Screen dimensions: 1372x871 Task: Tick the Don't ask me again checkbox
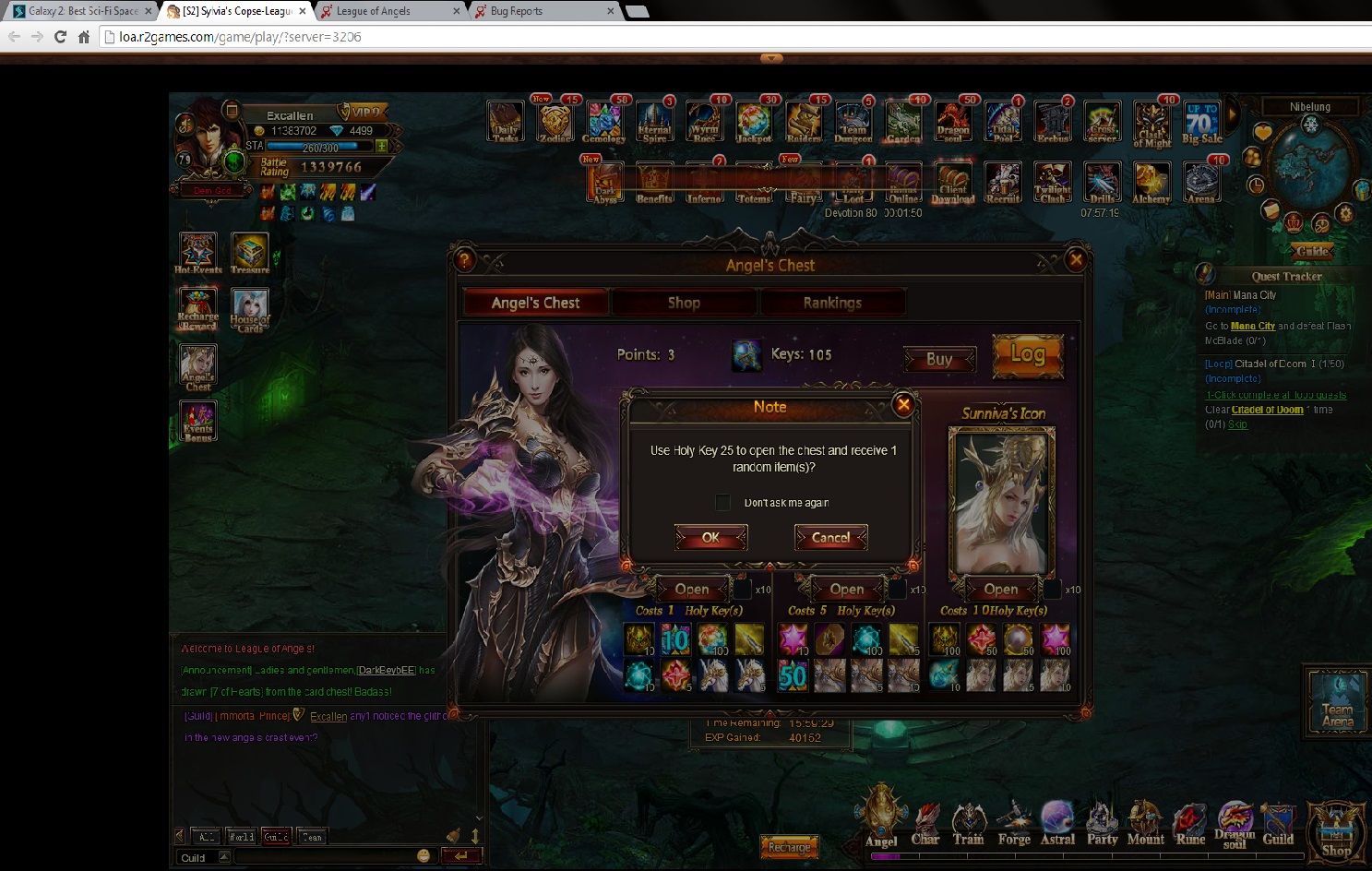point(723,502)
